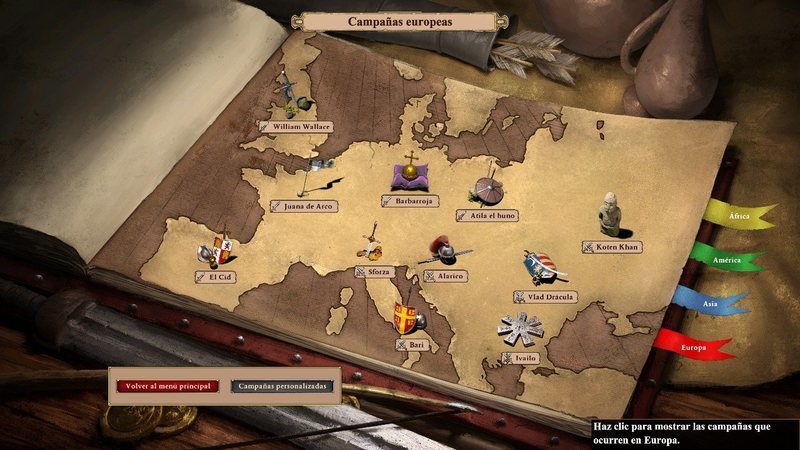Screen dimensions: 800x450
Task: Open the Ivailo campaign
Action: [520, 356]
